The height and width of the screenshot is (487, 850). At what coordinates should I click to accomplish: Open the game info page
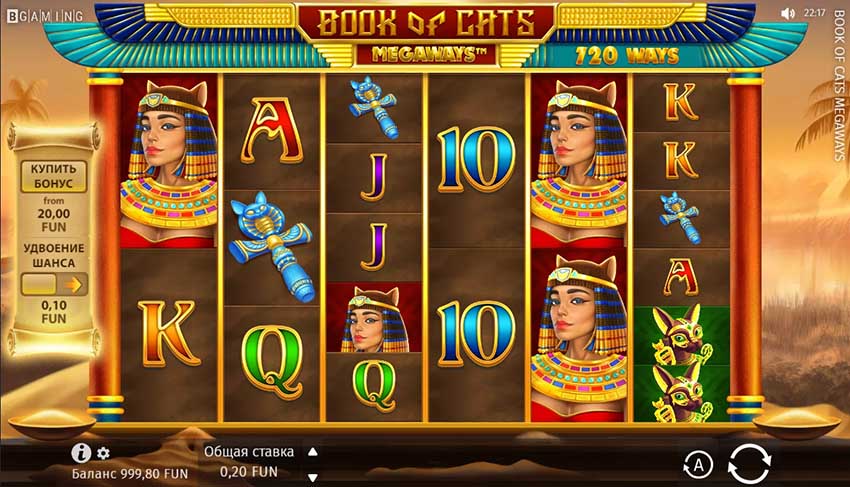[82, 453]
